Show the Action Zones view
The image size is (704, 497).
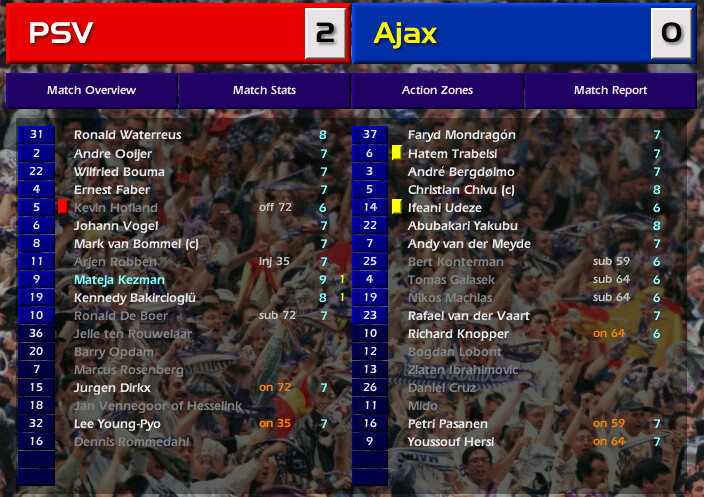click(437, 90)
